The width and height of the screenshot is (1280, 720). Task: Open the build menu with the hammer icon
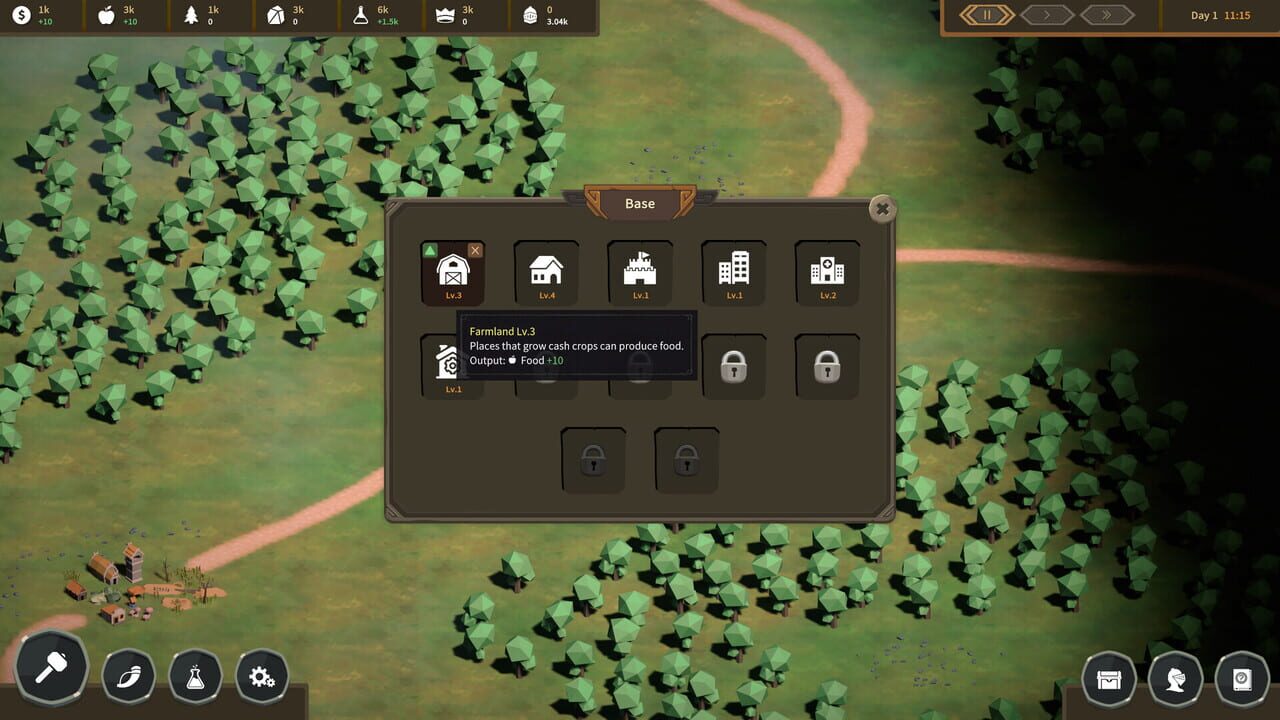click(x=51, y=669)
